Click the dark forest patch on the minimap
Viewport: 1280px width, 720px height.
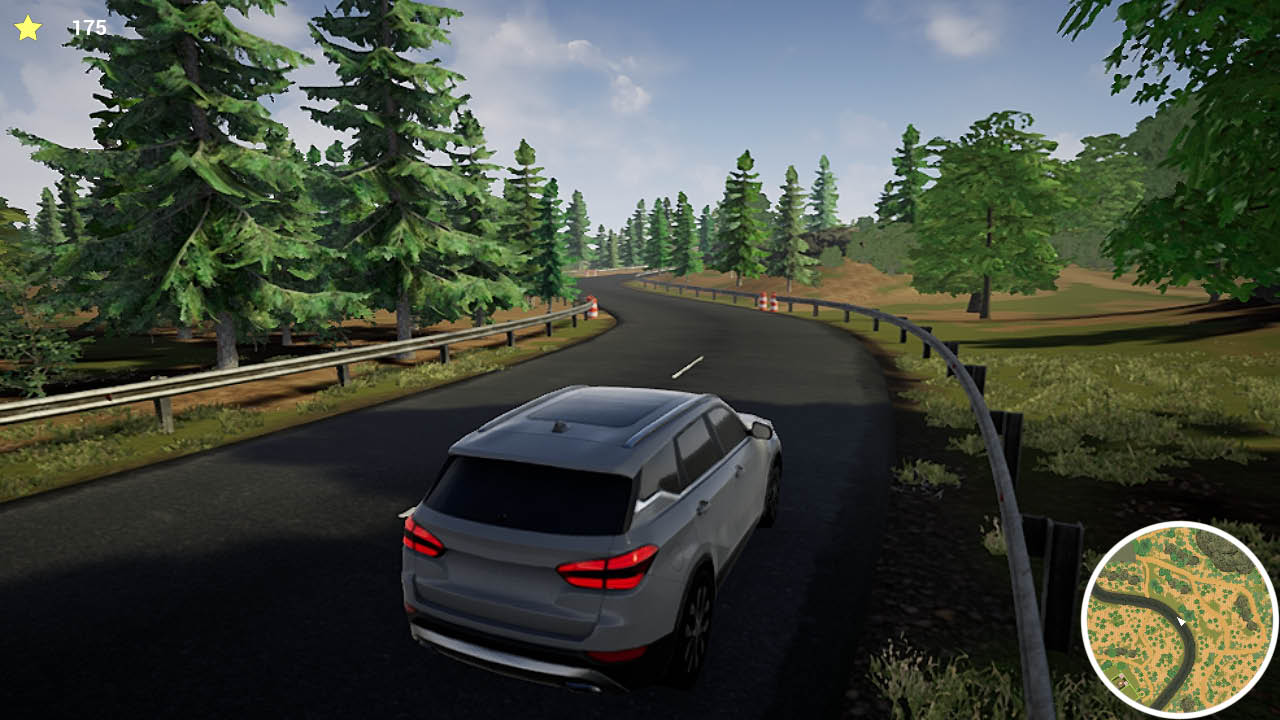[x=1222, y=552]
